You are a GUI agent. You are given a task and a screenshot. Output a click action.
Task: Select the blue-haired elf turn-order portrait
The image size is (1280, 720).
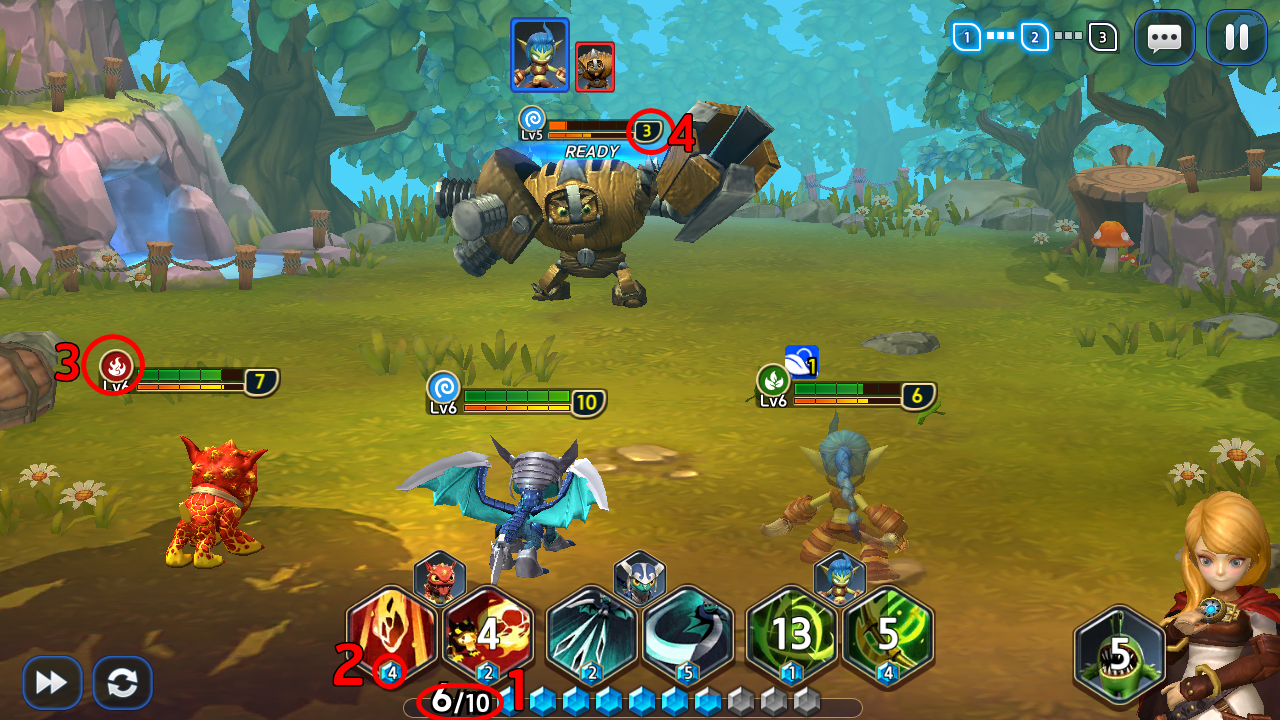point(540,54)
